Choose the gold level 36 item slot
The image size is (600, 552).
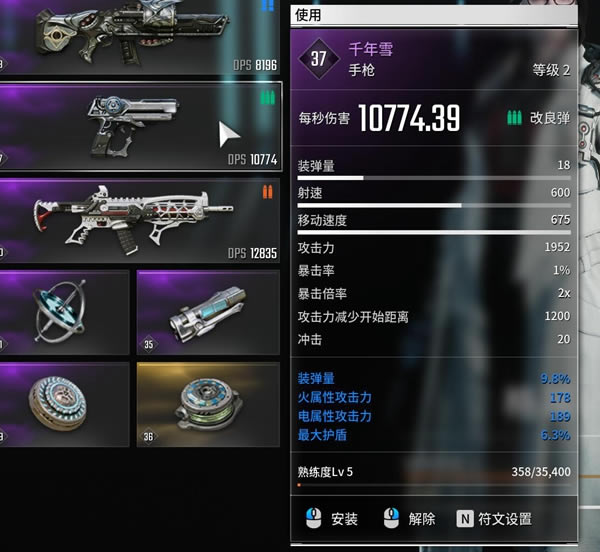[x=207, y=405]
